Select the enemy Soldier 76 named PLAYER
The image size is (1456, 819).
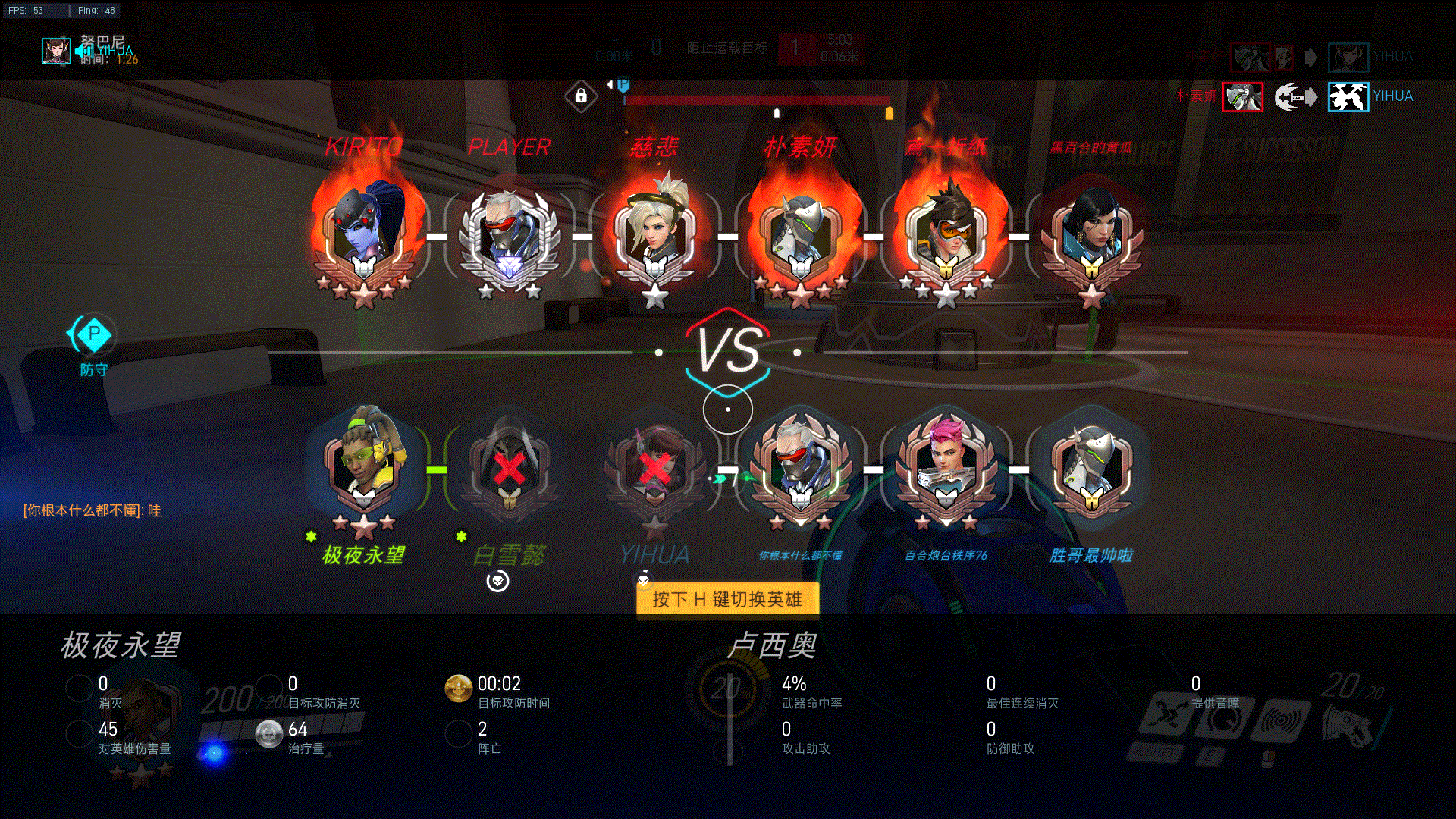pos(510,235)
